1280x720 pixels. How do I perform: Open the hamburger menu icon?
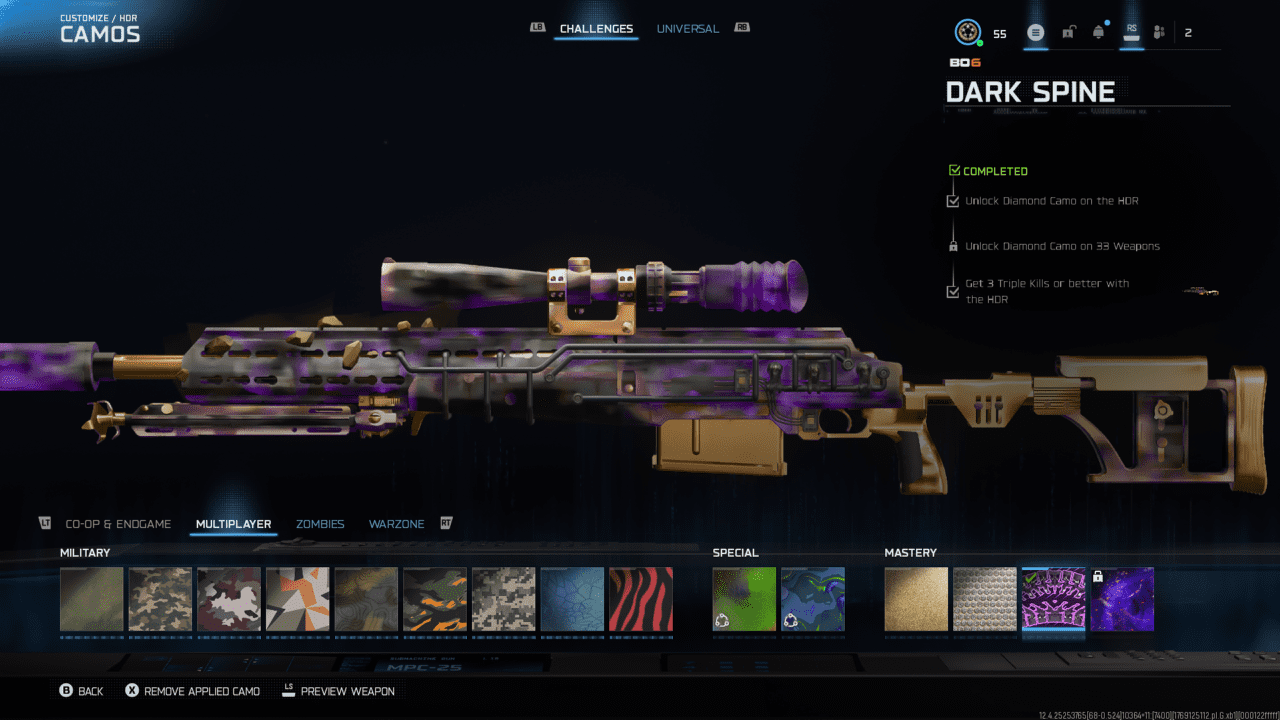coord(1036,33)
